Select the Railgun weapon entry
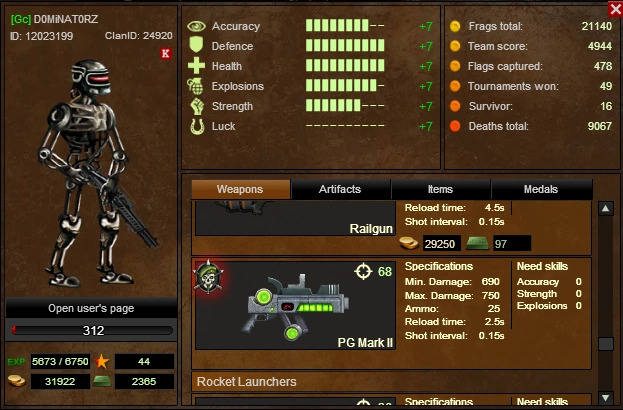 click(296, 220)
